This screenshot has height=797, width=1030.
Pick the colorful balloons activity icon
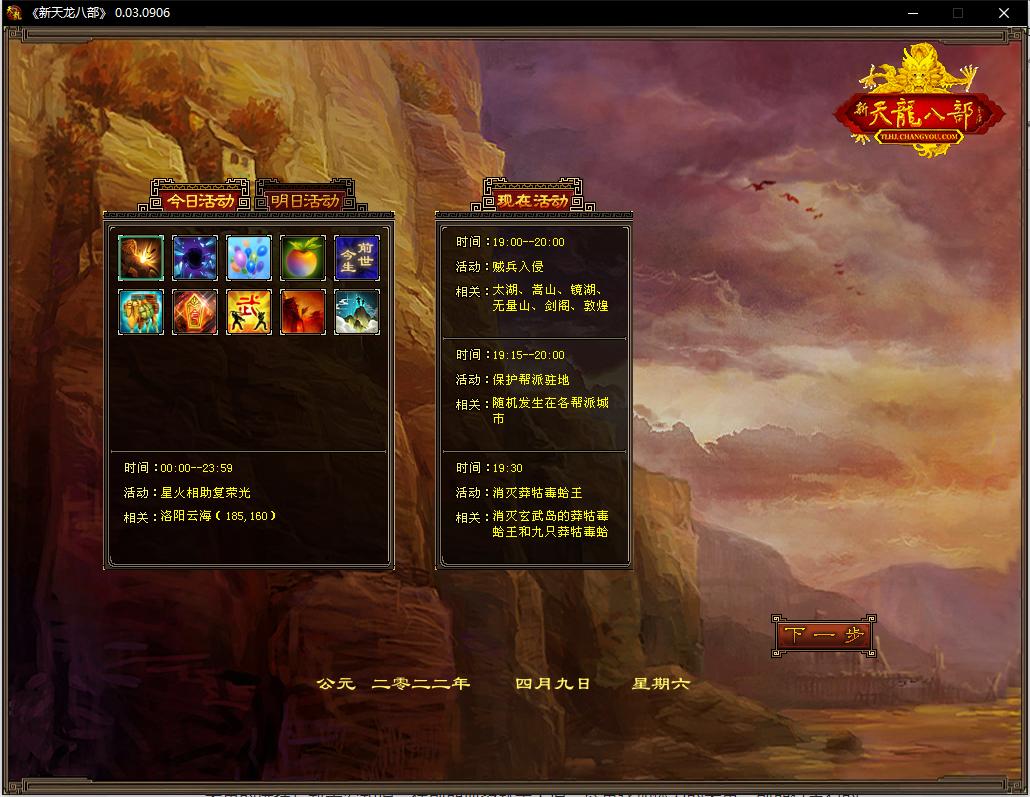click(x=249, y=258)
